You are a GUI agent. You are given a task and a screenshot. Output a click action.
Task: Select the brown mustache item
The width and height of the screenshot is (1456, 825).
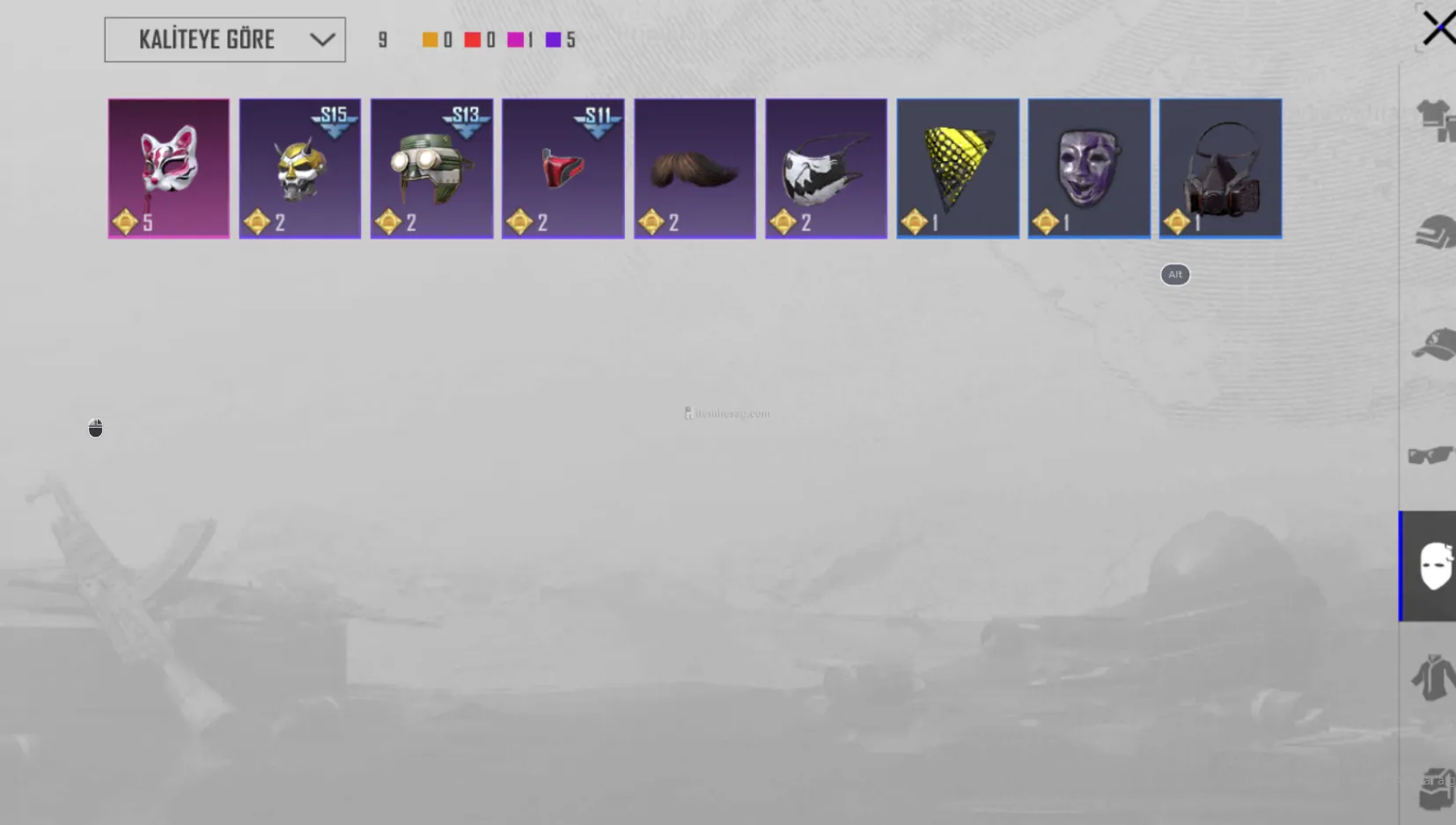coord(695,168)
